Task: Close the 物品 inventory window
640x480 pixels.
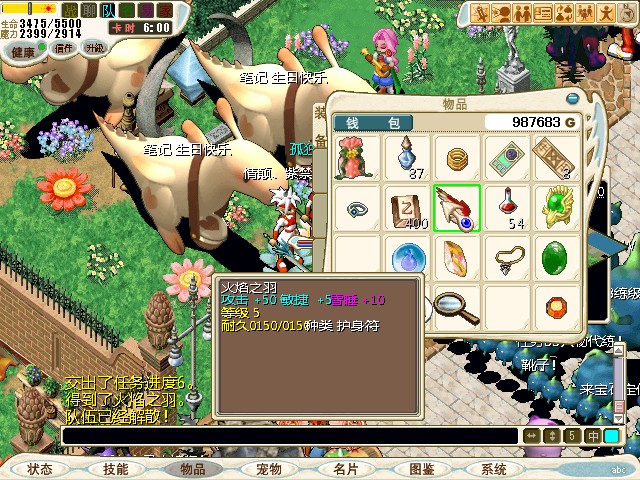Action: point(573,99)
